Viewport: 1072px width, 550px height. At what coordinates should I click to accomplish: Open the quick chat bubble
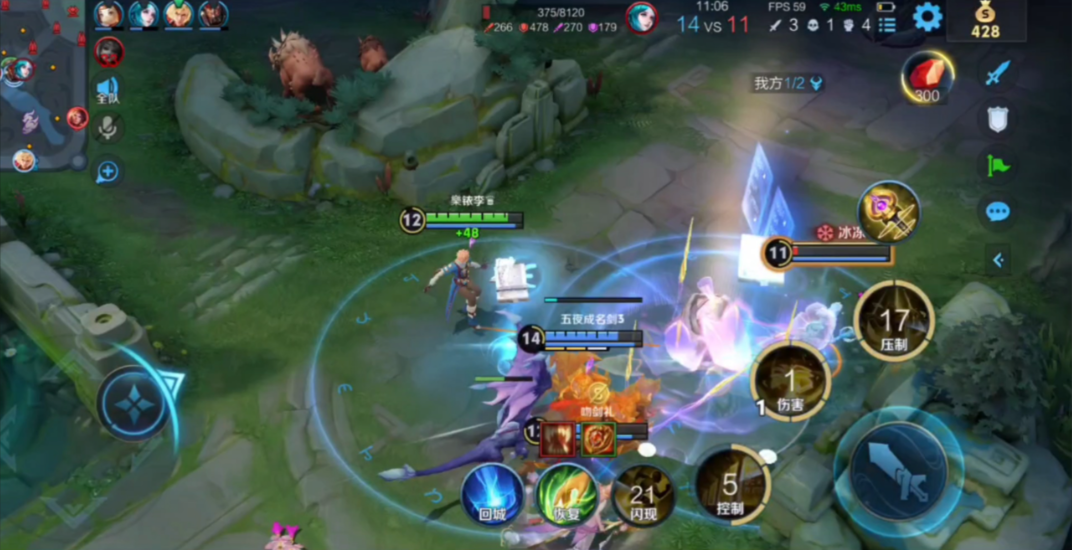[997, 211]
